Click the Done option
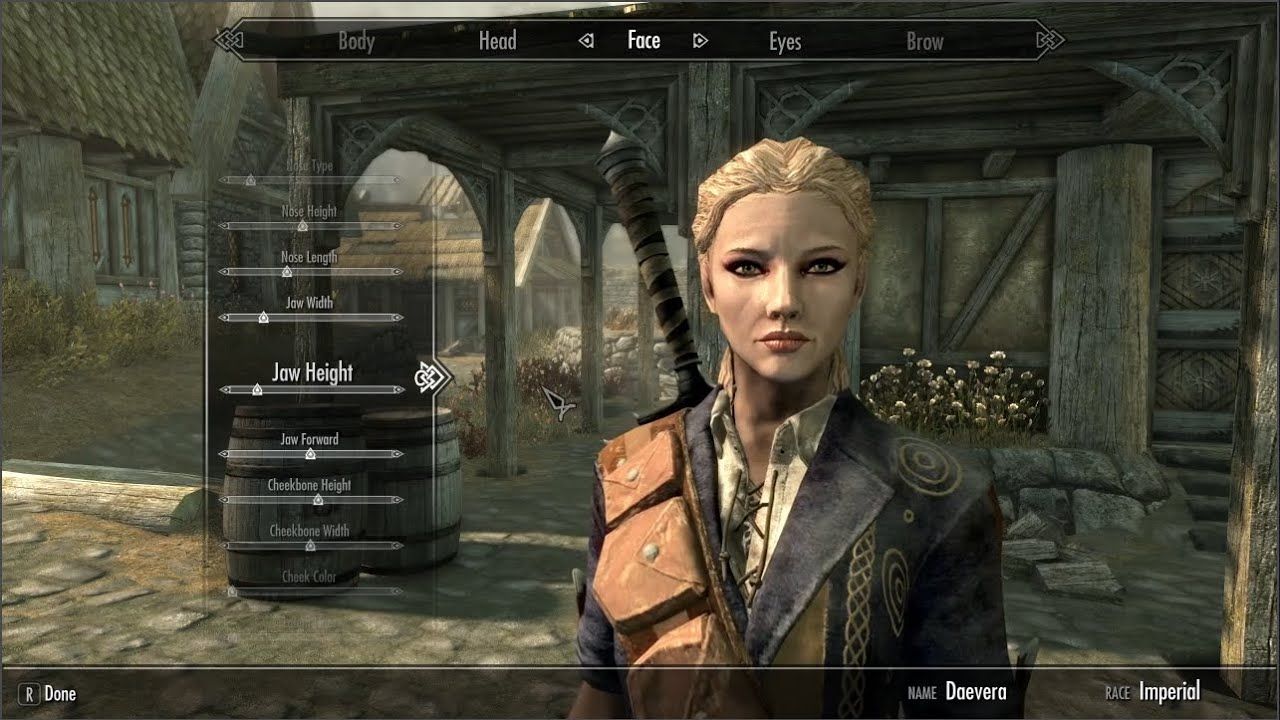The image size is (1280, 720). pos(59,693)
